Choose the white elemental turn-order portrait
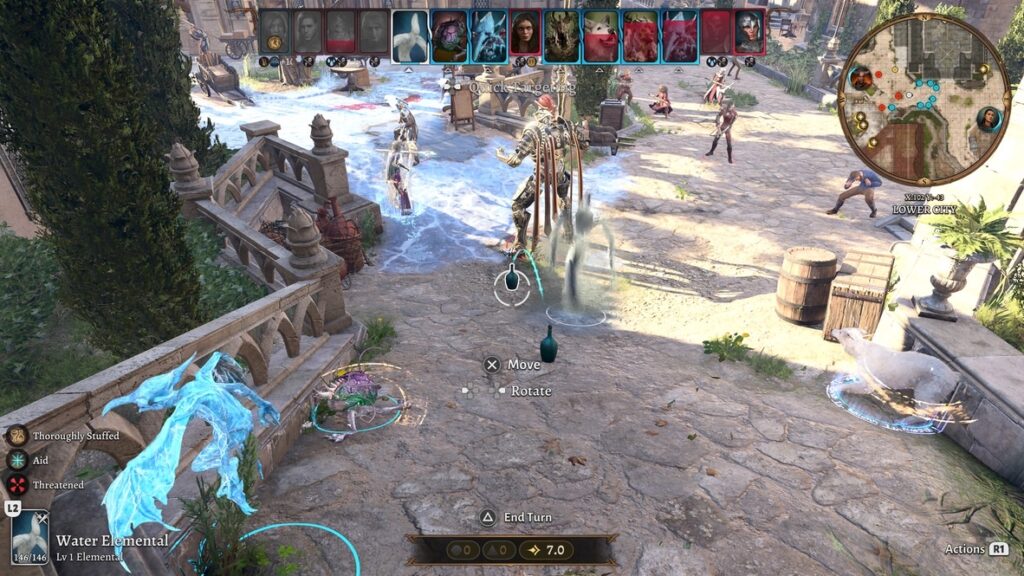This screenshot has height=576, width=1024. point(410,37)
